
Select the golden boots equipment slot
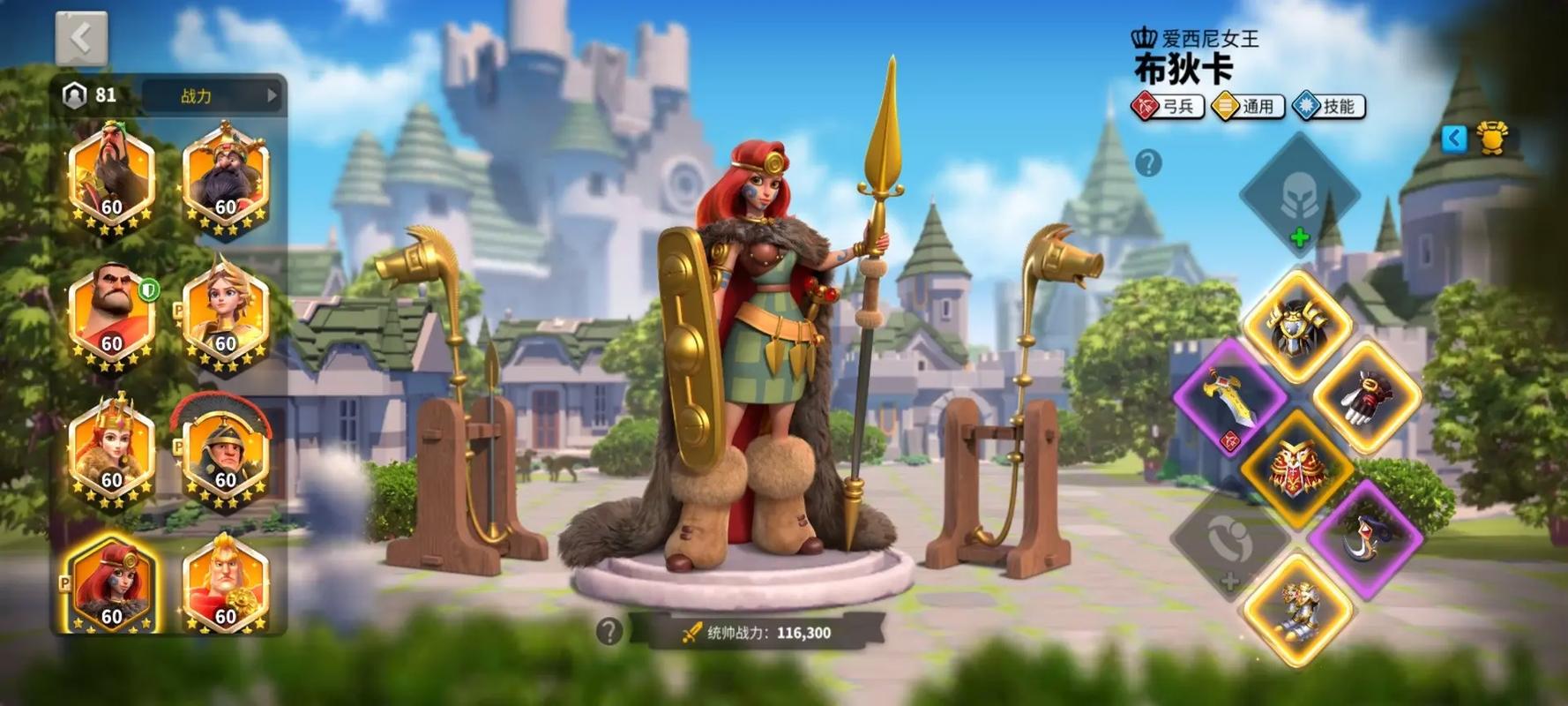pyautogui.click(x=1296, y=607)
